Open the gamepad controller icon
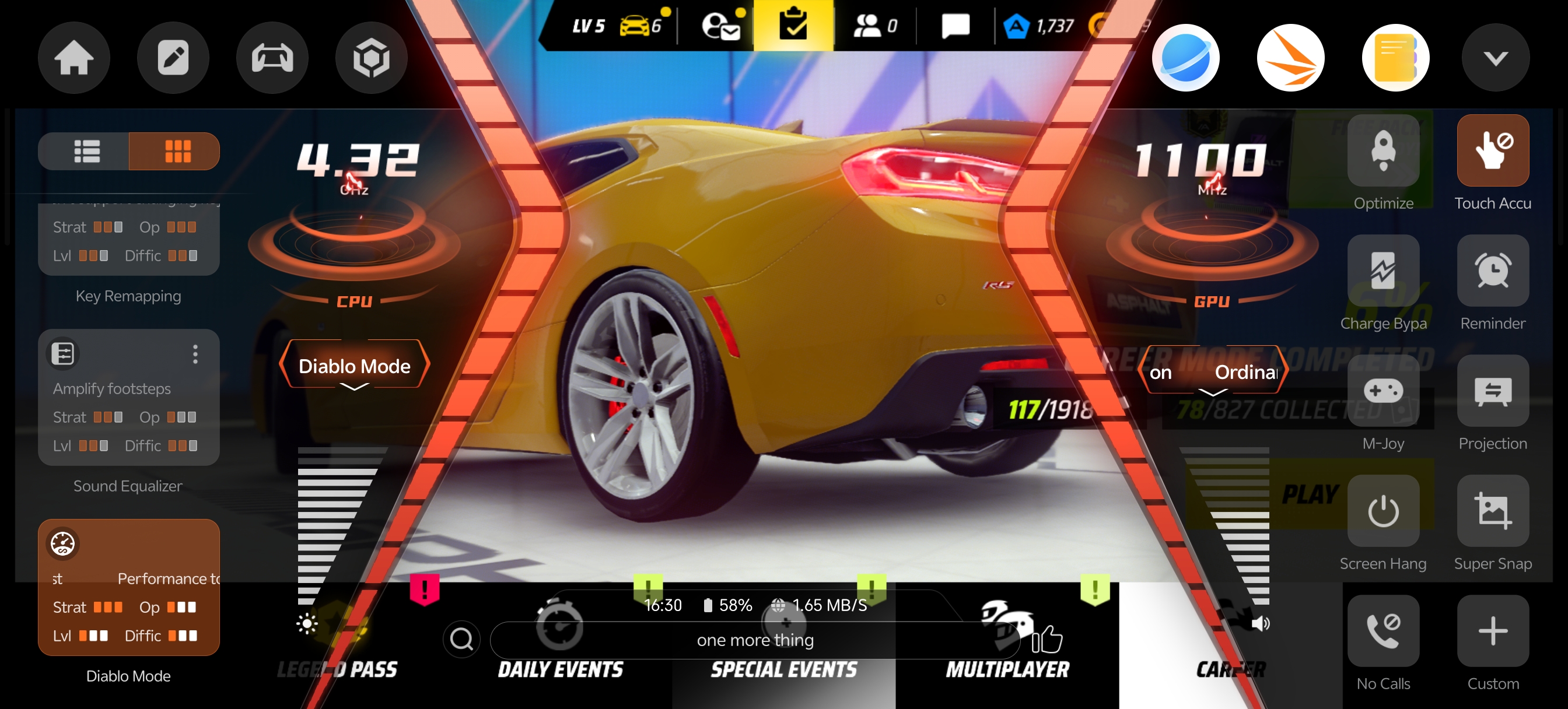Screen dimensions: 1568x709 [x=272, y=58]
